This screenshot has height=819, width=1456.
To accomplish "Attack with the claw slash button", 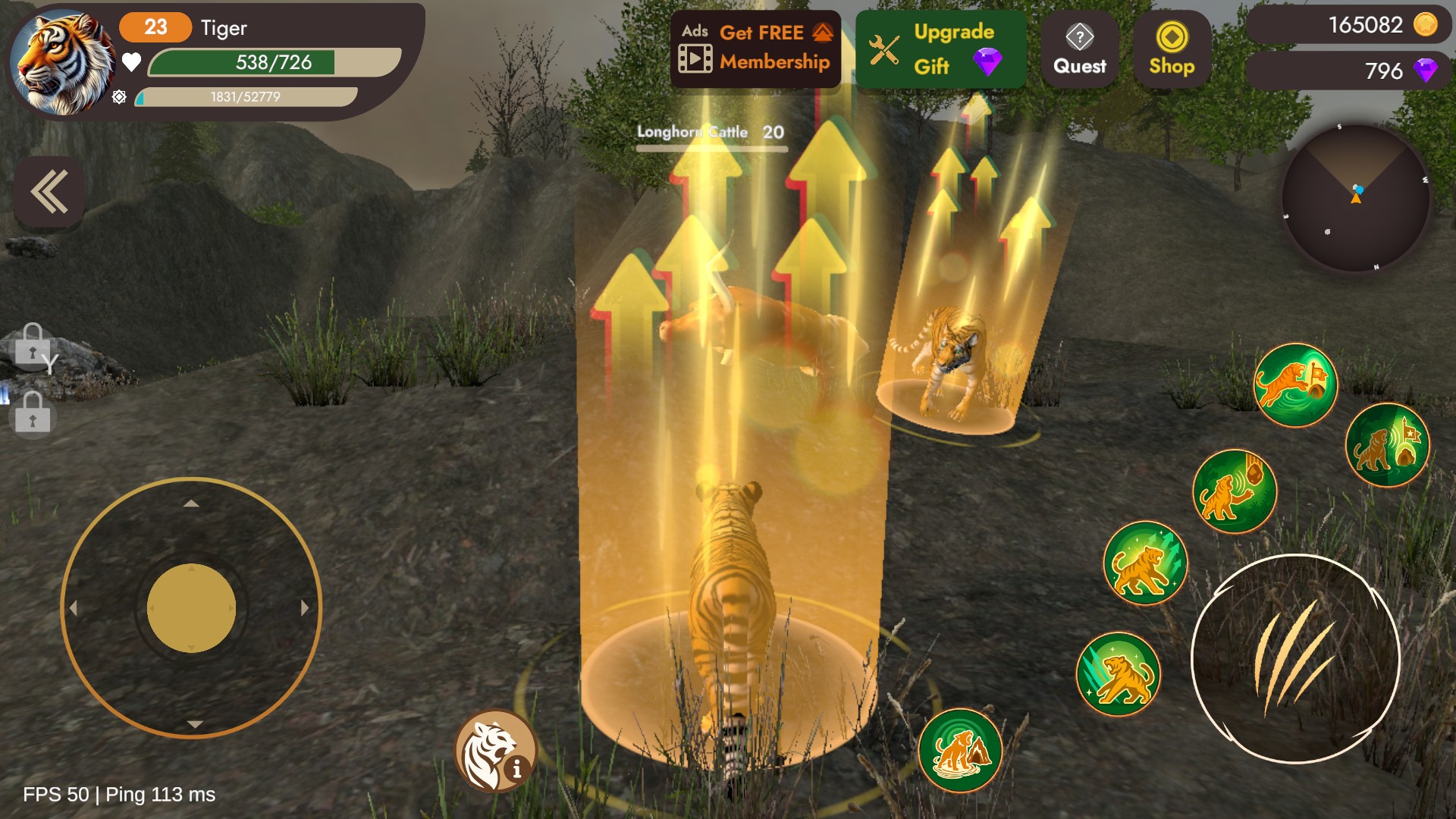I will coord(1294,658).
